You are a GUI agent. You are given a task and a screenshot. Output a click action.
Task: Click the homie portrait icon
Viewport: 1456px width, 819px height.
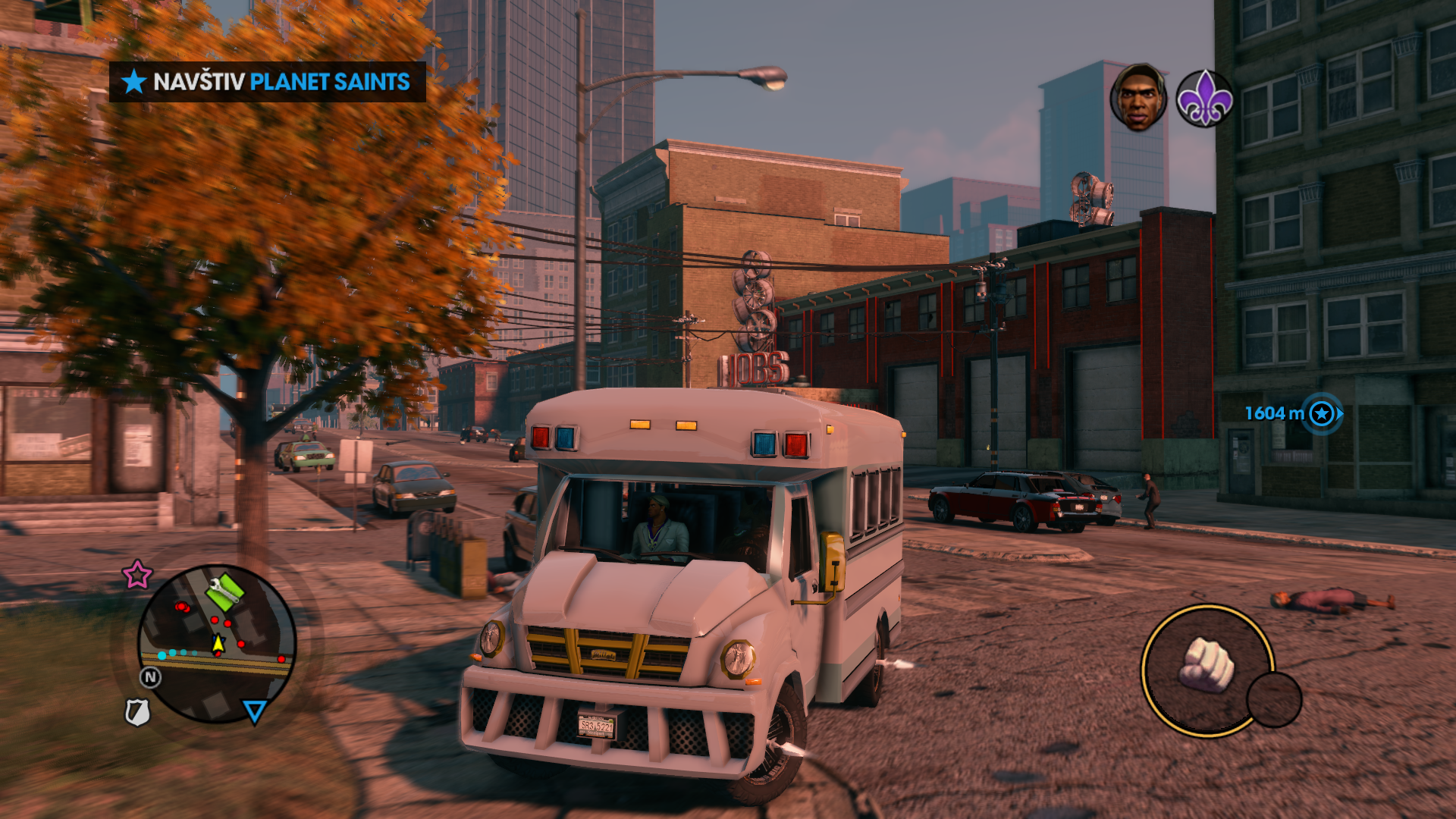(x=1137, y=97)
